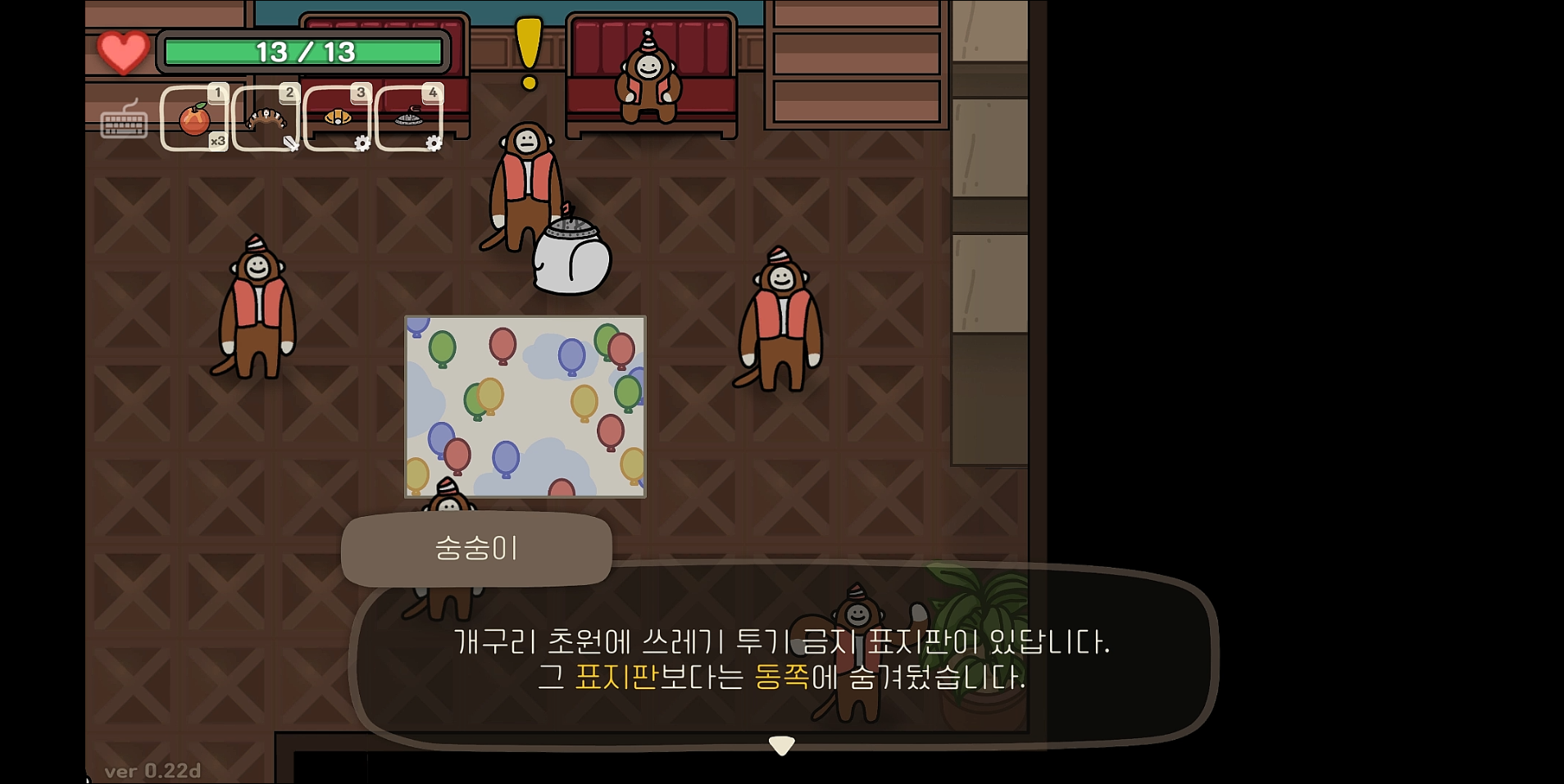
Task: Expand the 숭숭이 name plate
Action: 476,550
